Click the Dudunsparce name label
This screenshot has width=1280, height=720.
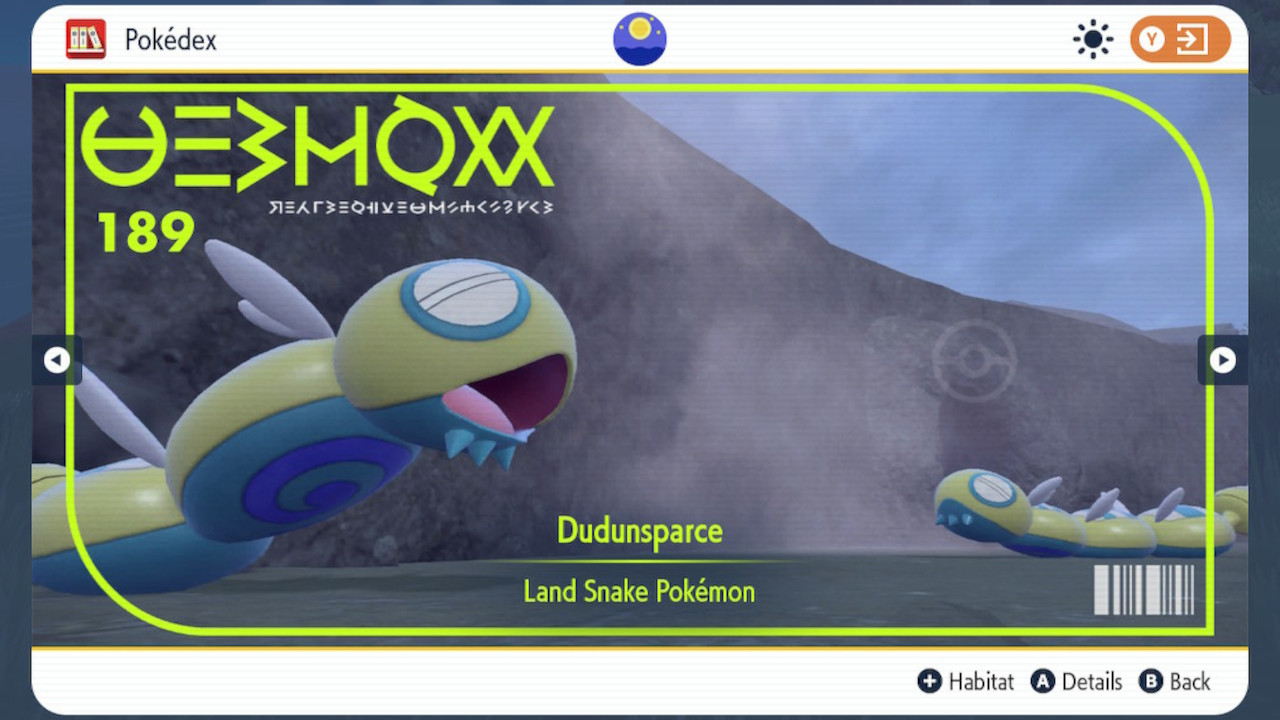639,531
